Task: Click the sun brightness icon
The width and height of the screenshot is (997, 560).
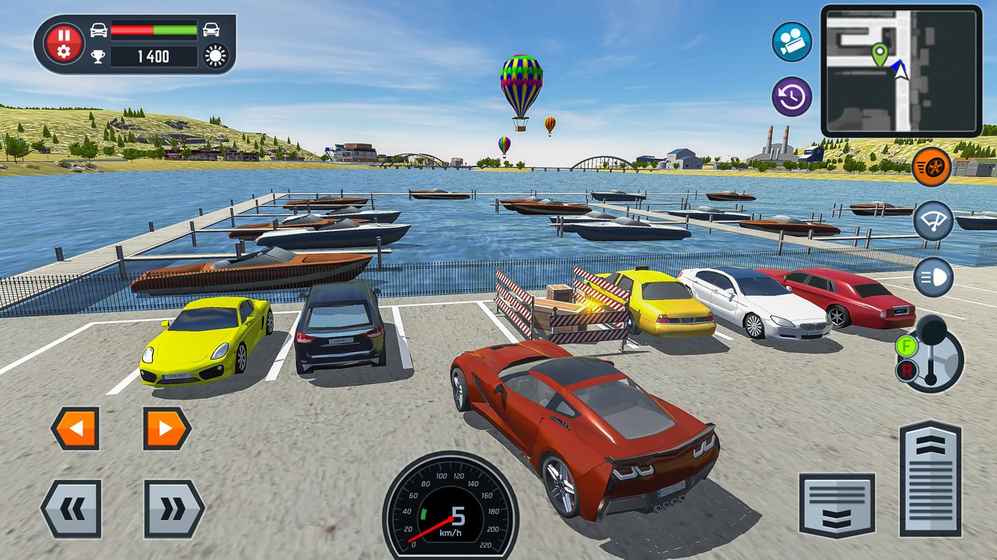Action: [216, 56]
